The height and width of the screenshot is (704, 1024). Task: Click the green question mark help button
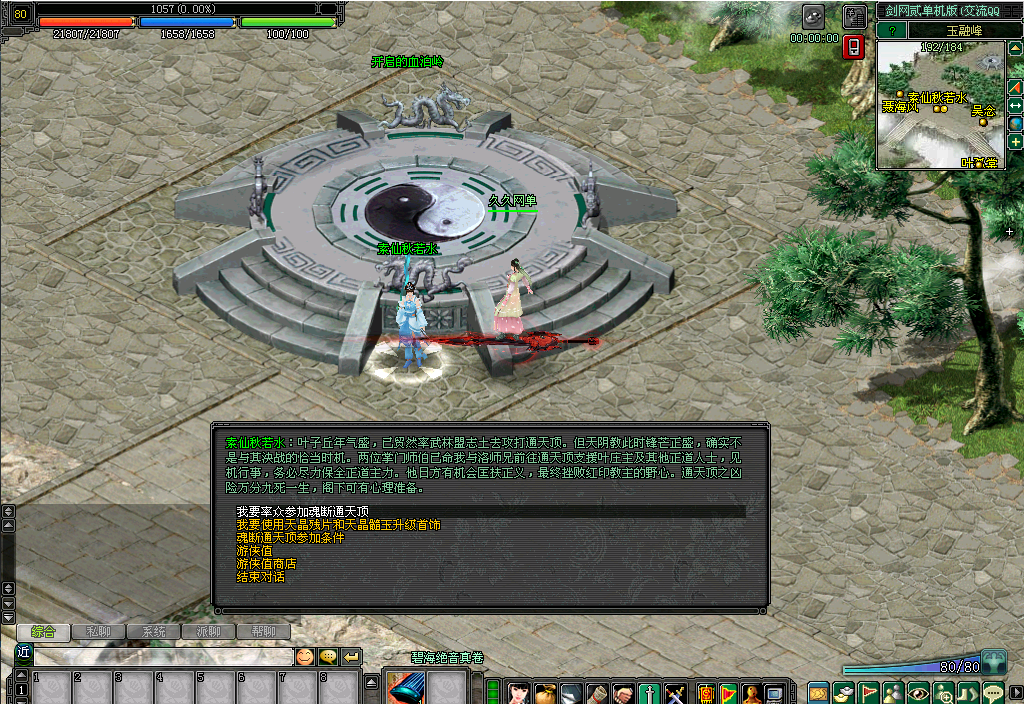point(891,30)
